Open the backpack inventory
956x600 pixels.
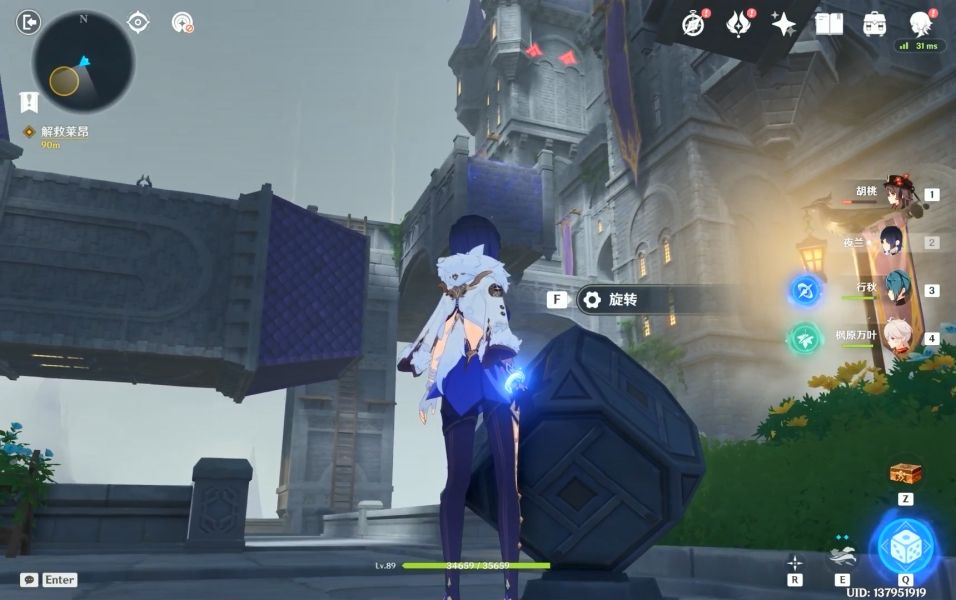(x=875, y=24)
